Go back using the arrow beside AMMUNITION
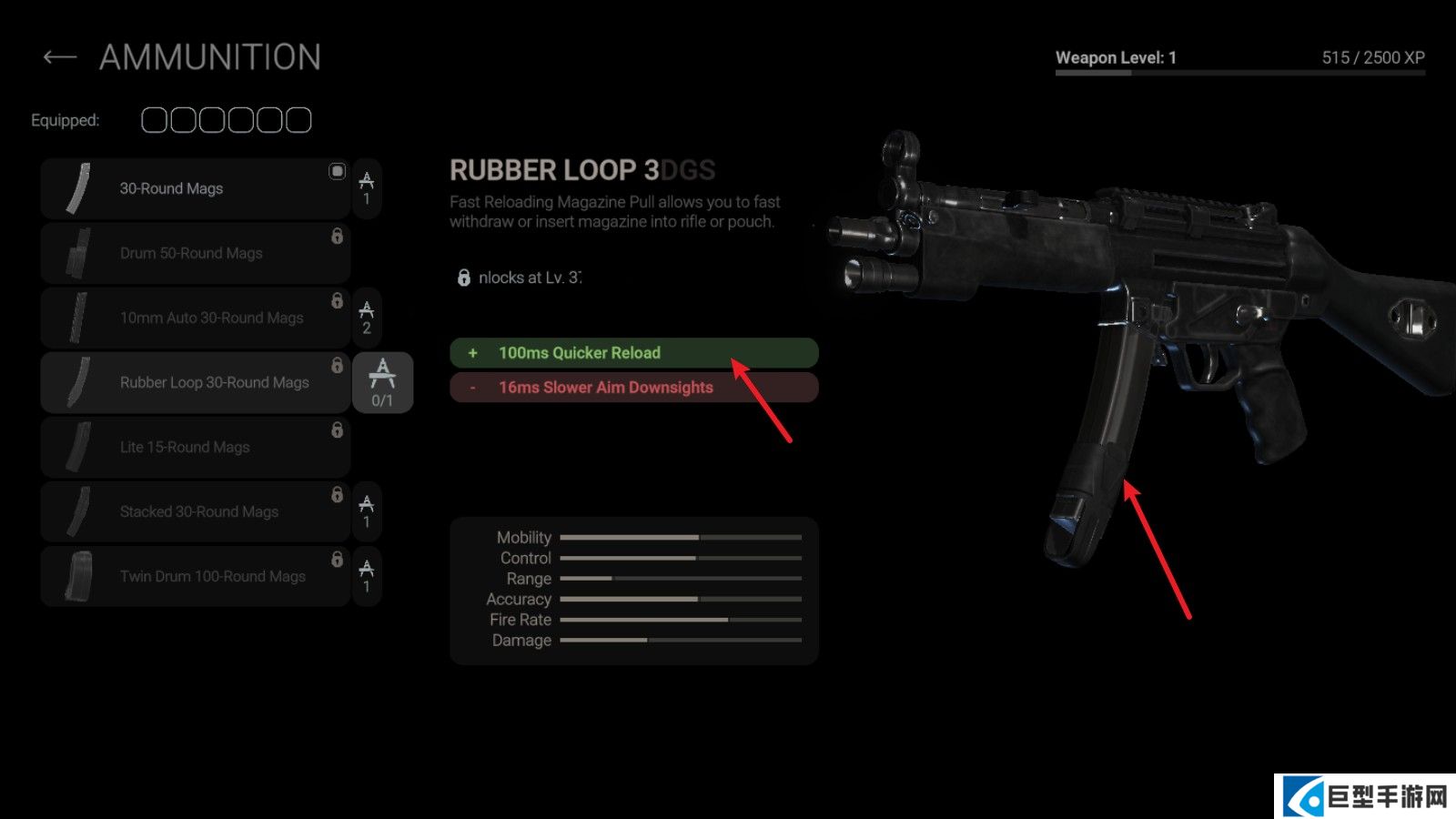 60,58
